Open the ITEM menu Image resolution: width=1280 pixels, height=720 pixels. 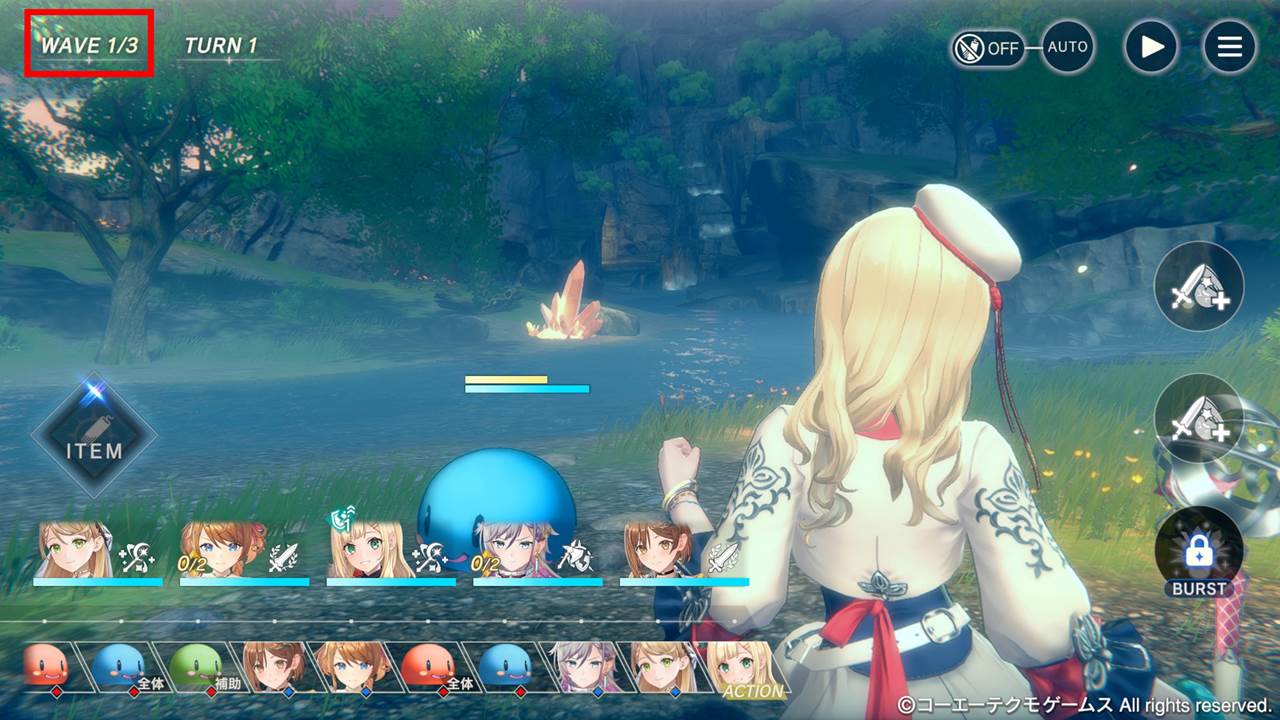pos(94,437)
